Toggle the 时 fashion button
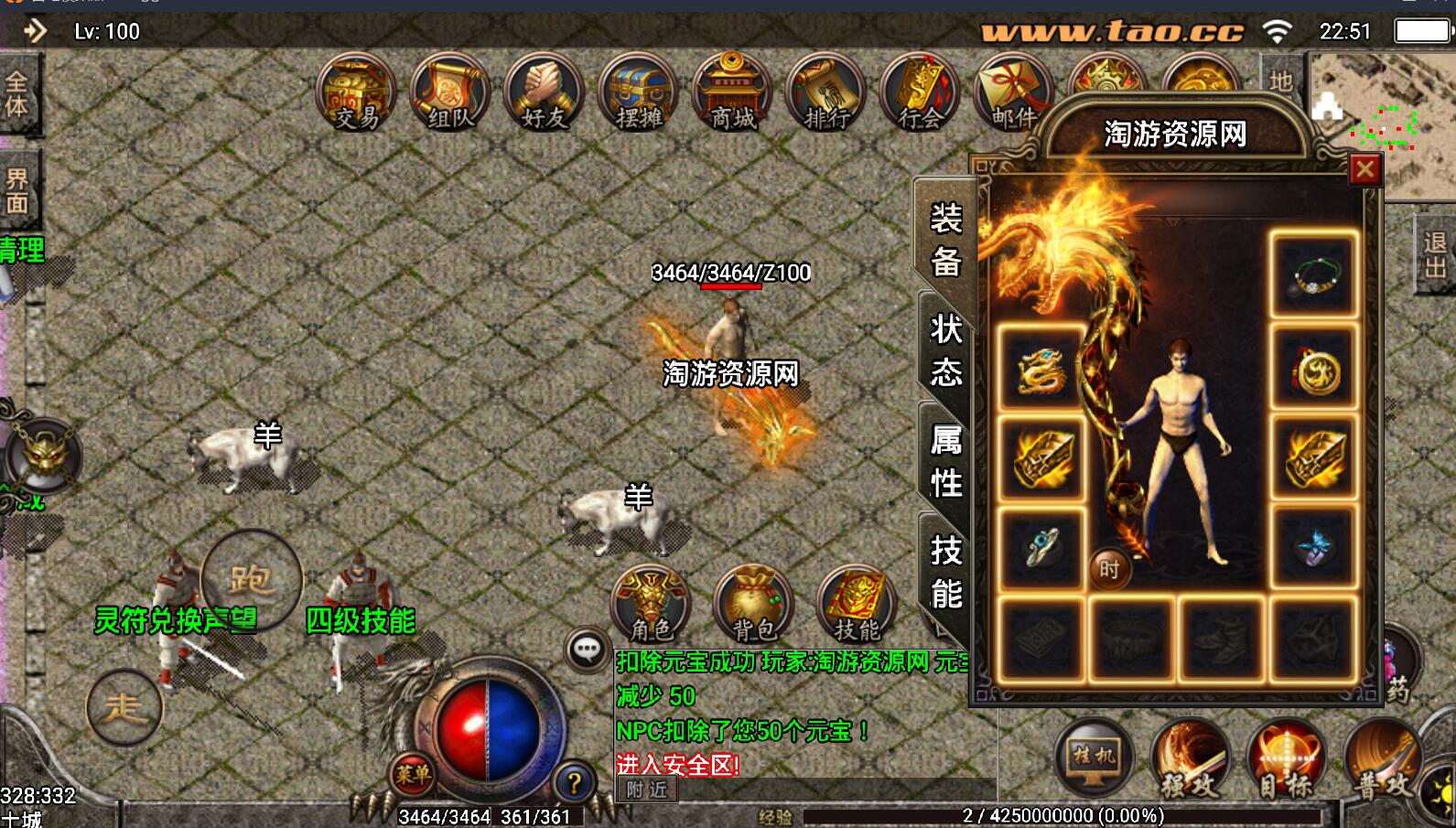 (1109, 570)
